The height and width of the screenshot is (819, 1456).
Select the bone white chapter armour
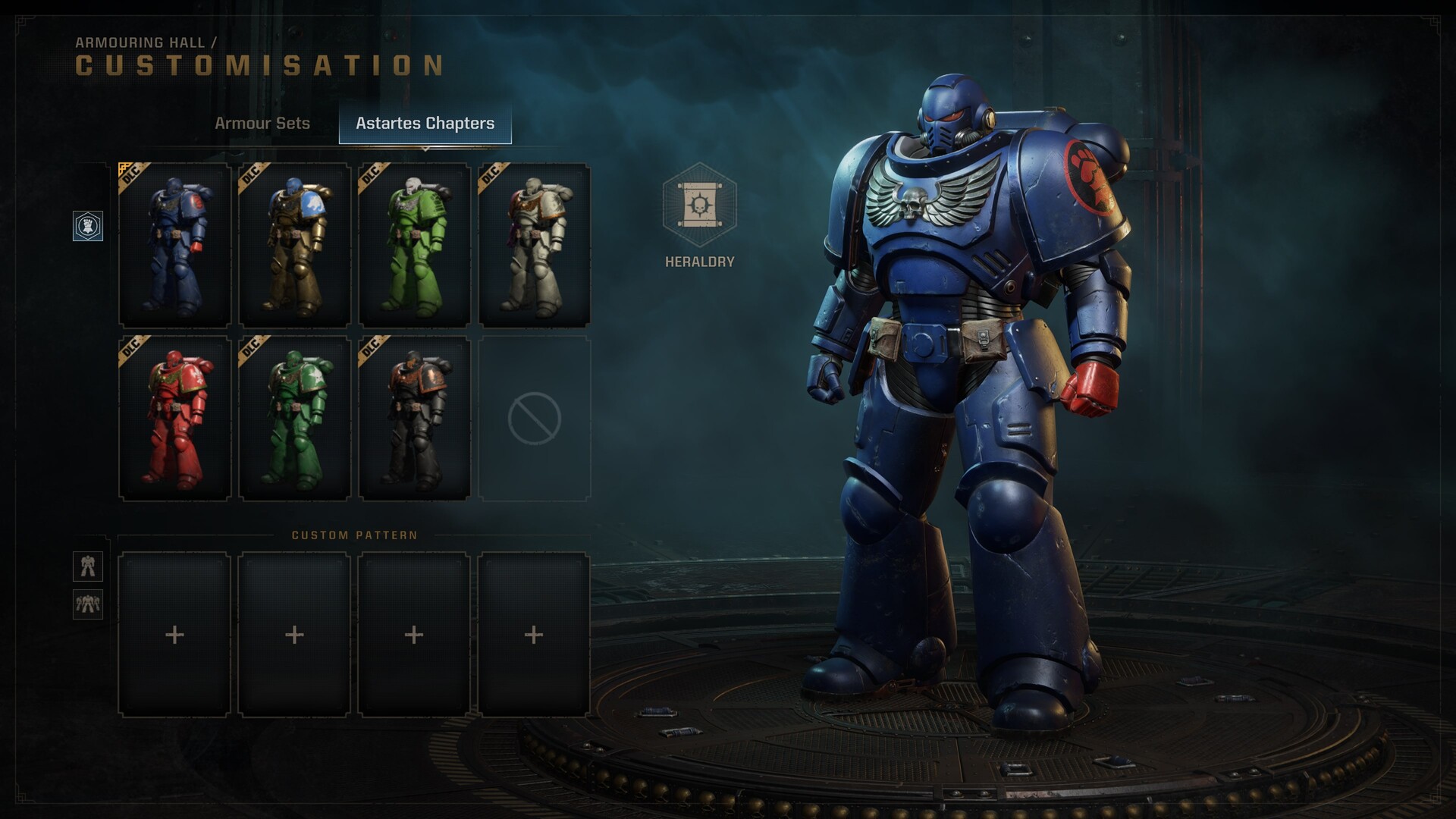click(x=535, y=245)
